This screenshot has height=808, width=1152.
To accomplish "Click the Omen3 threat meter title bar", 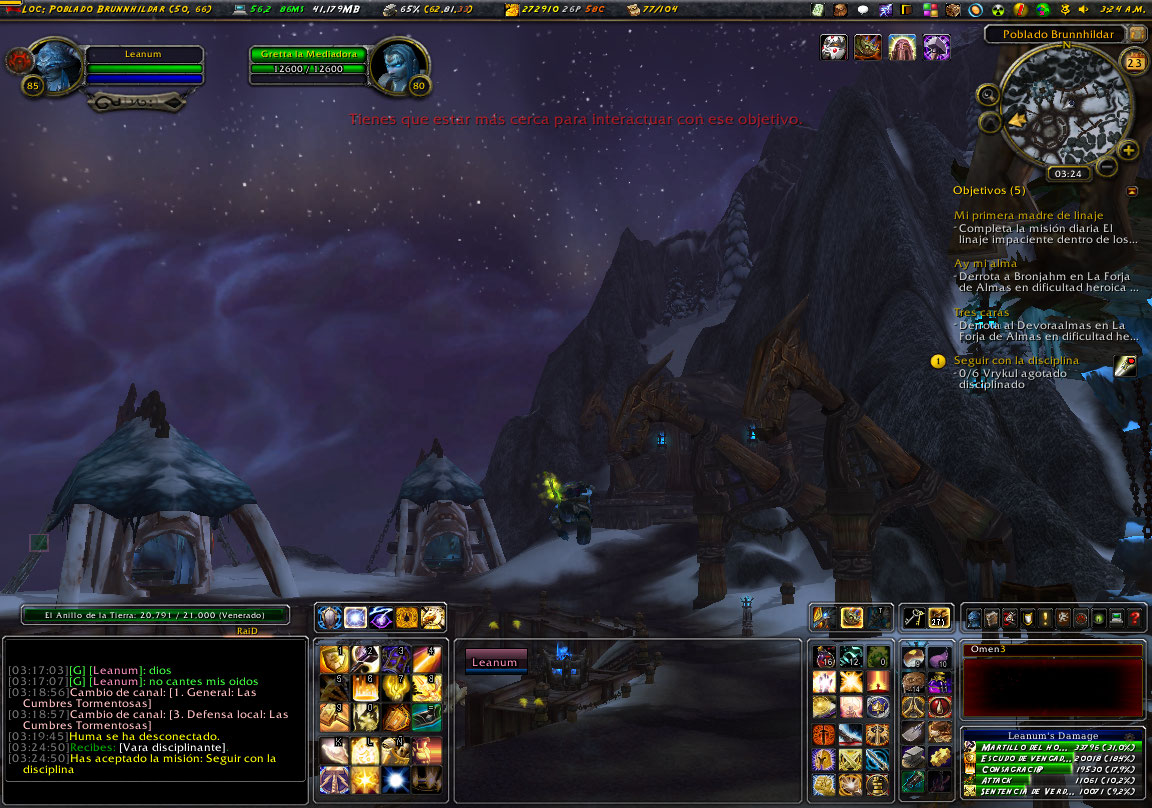I will [1053, 650].
